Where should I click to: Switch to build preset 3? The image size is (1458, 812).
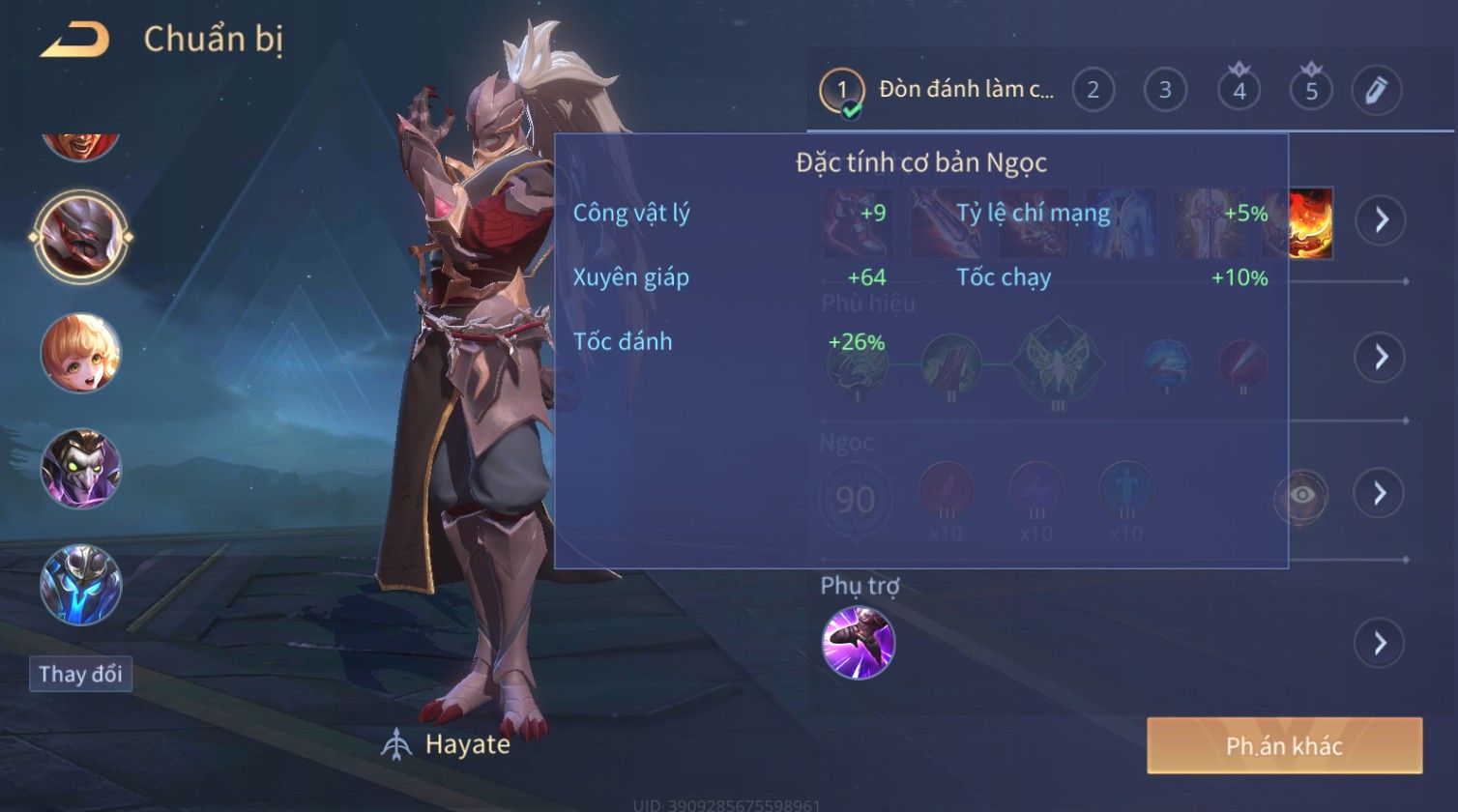(1165, 91)
